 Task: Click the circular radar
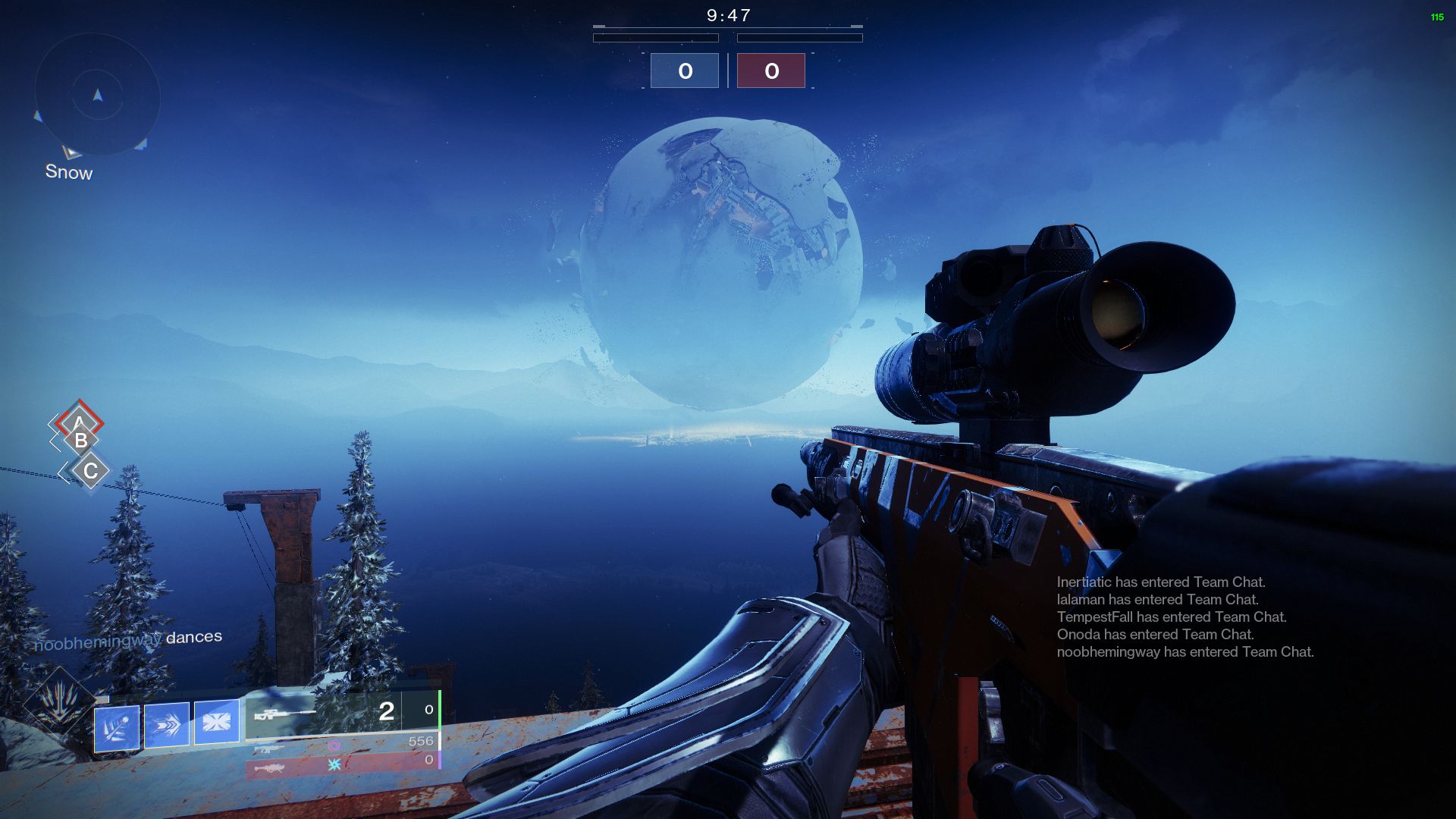point(97,95)
